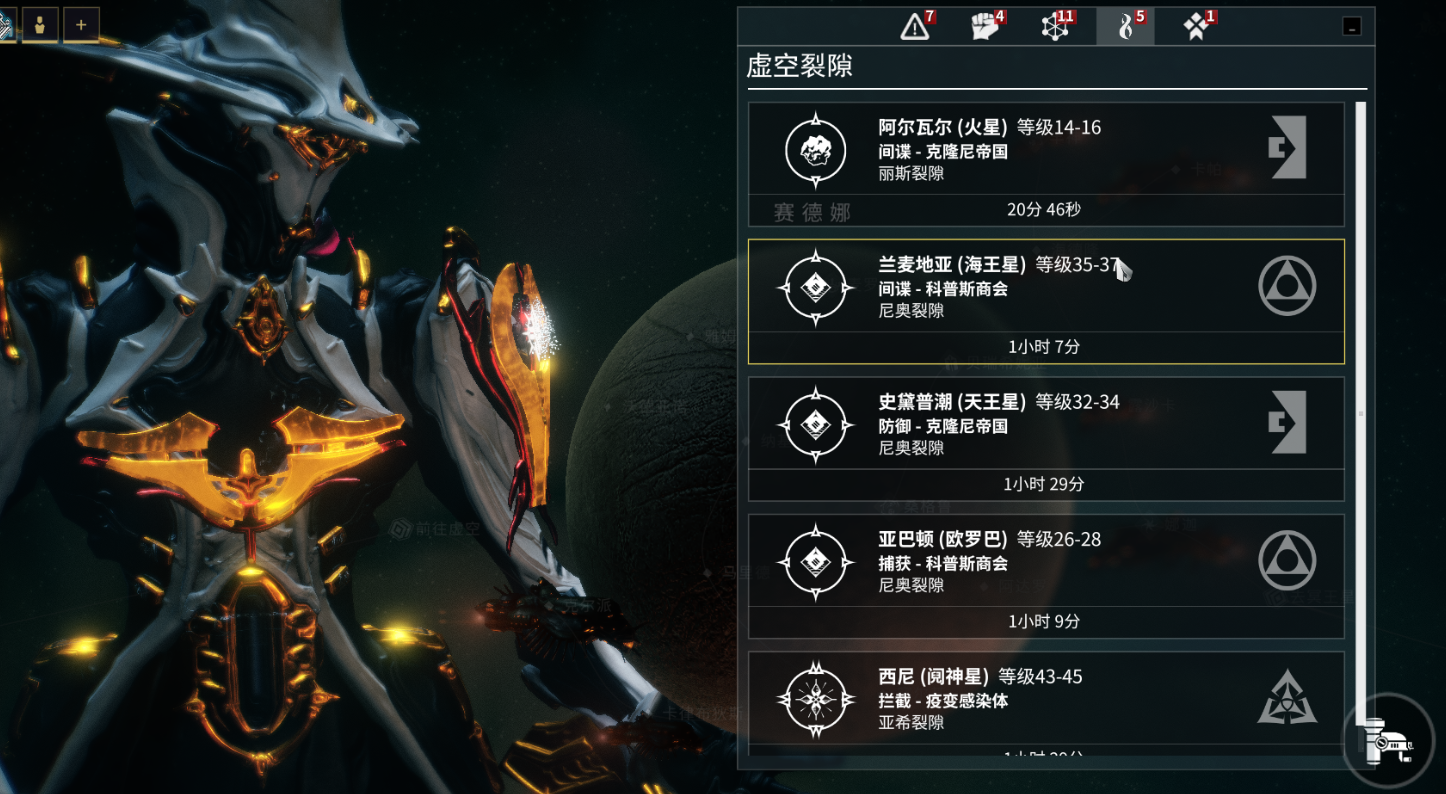
Task: Minimize the world state panel
Action: 1352,28
